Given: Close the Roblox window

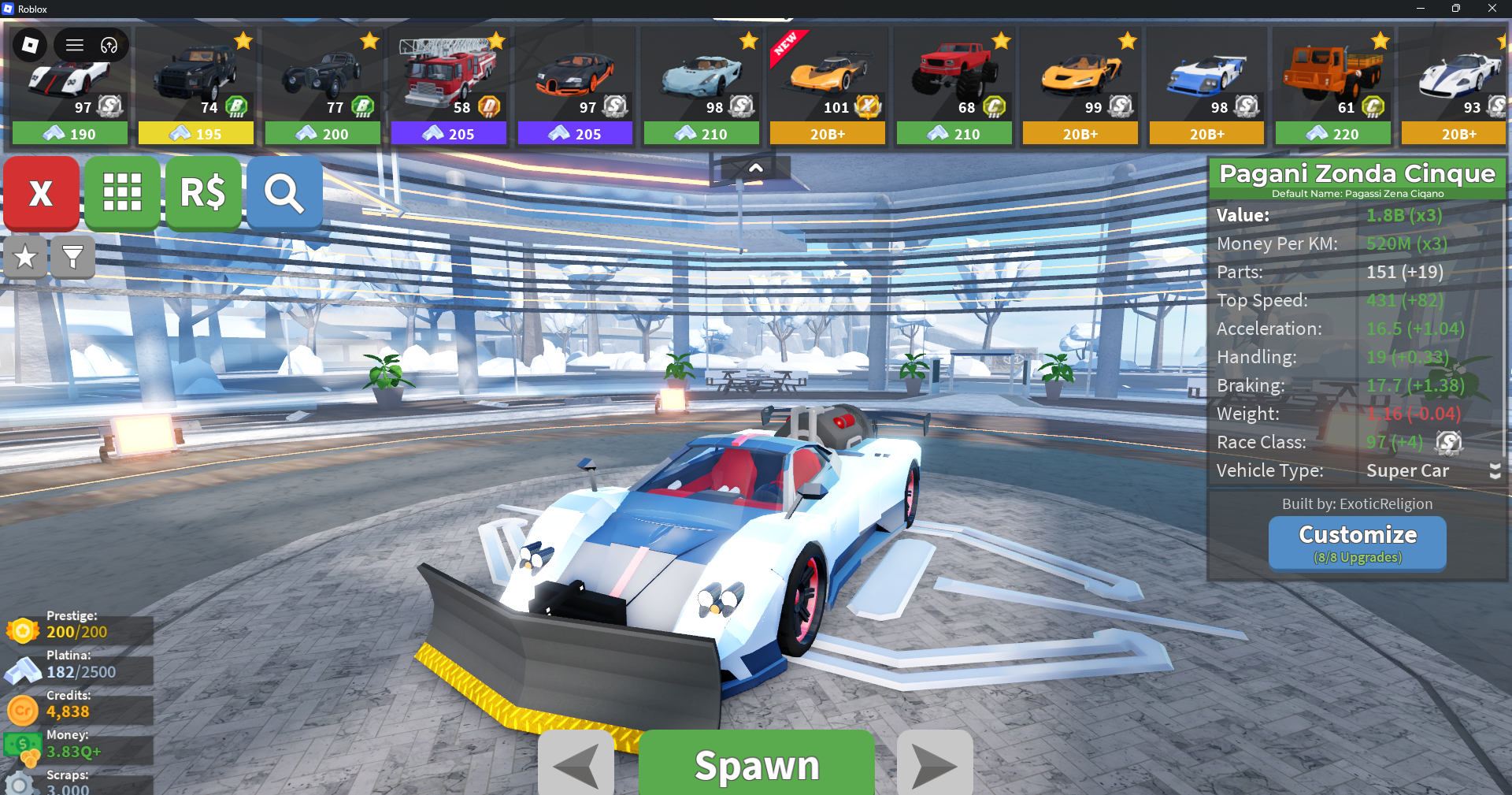Looking at the screenshot, I should pos(1492,9).
